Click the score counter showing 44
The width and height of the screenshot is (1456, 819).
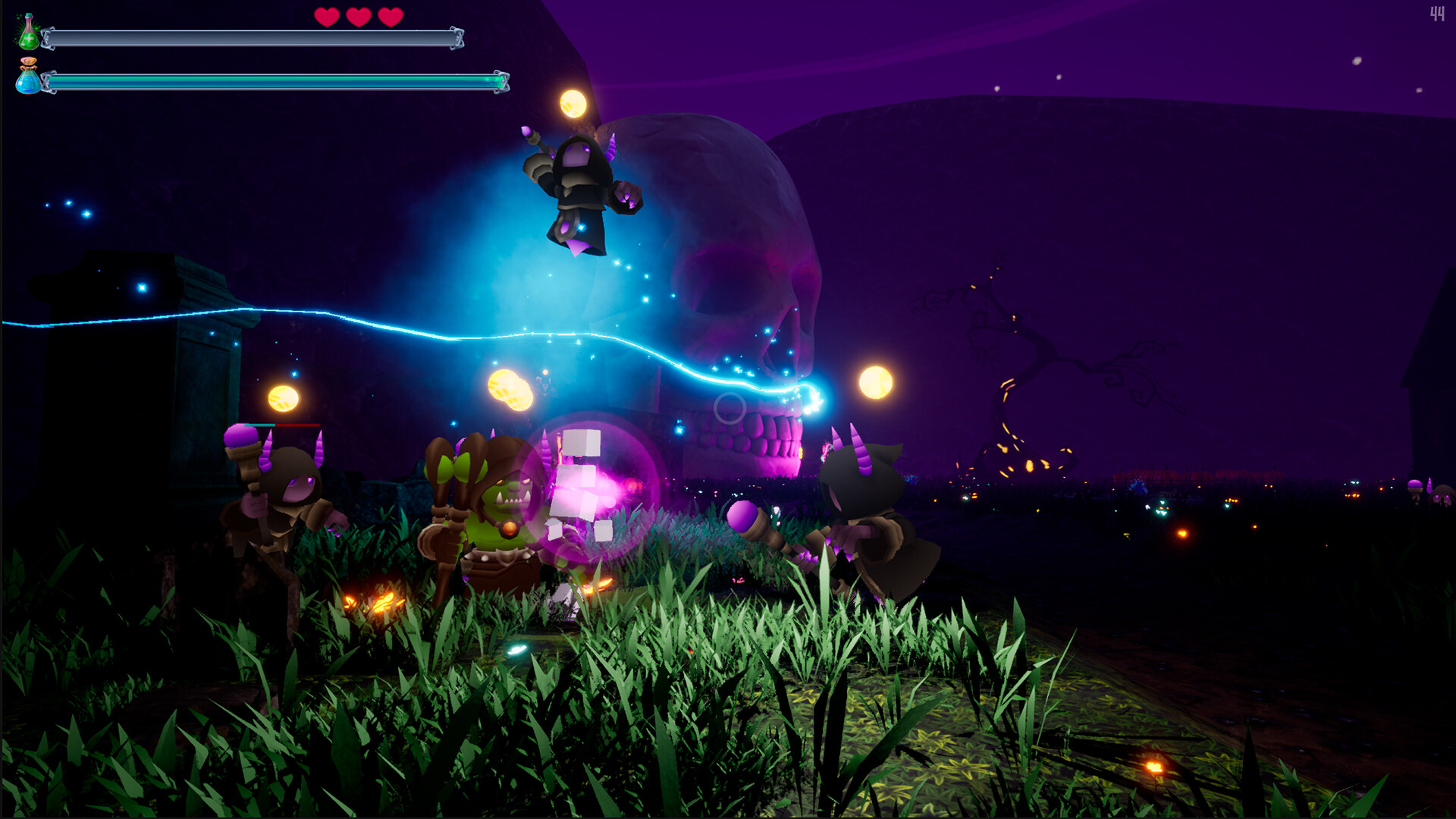pos(1438,14)
